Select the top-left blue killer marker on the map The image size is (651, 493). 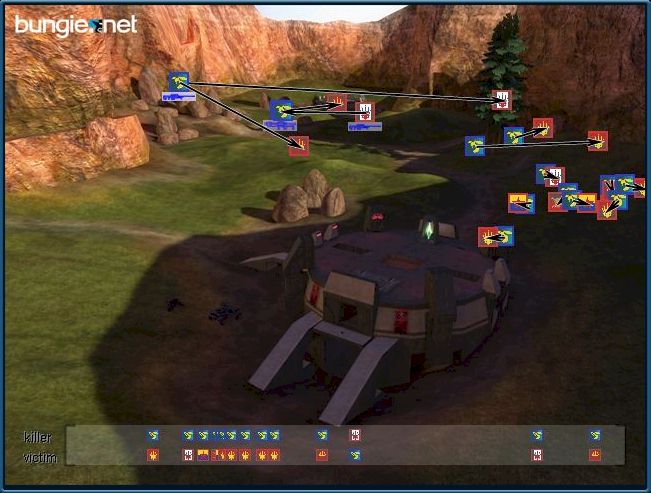[x=179, y=81]
